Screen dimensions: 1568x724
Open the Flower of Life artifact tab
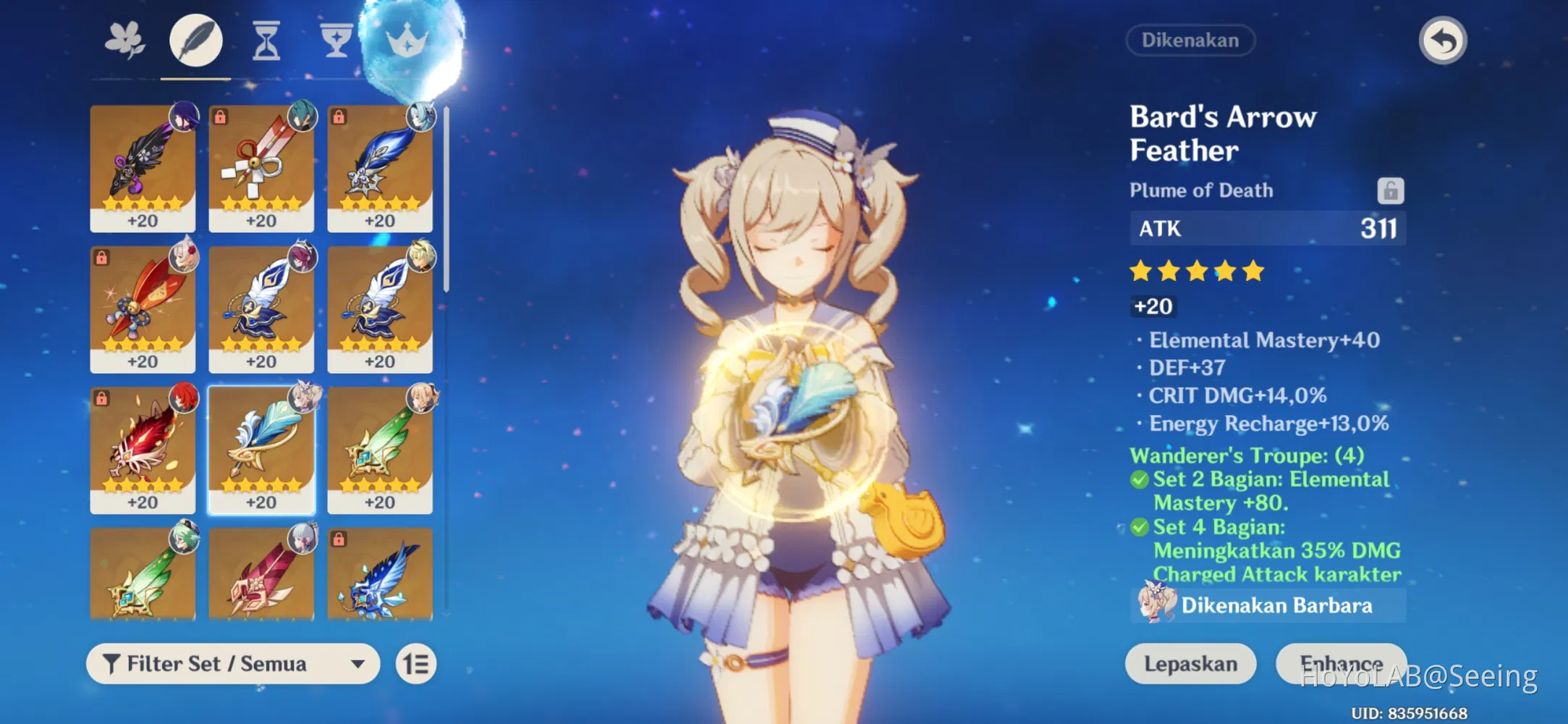tap(123, 40)
